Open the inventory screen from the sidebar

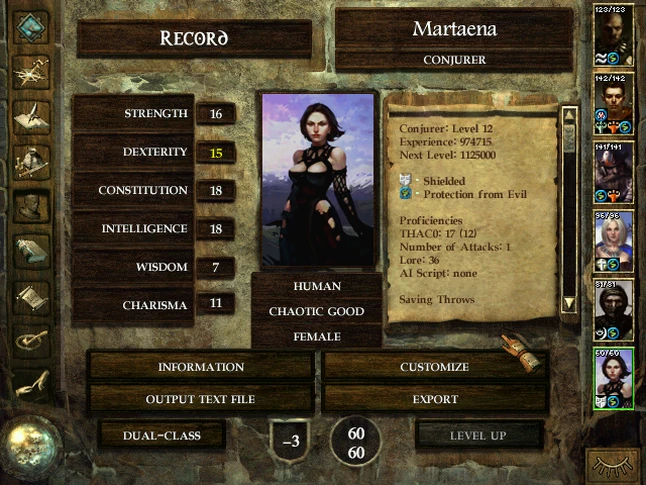pyautogui.click(x=32, y=160)
